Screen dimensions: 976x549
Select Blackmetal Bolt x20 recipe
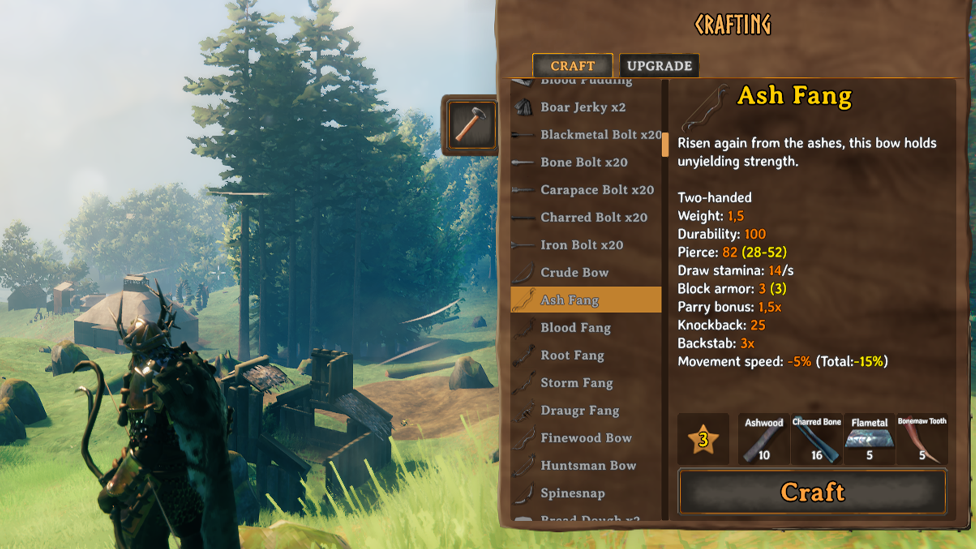[x=600, y=135]
